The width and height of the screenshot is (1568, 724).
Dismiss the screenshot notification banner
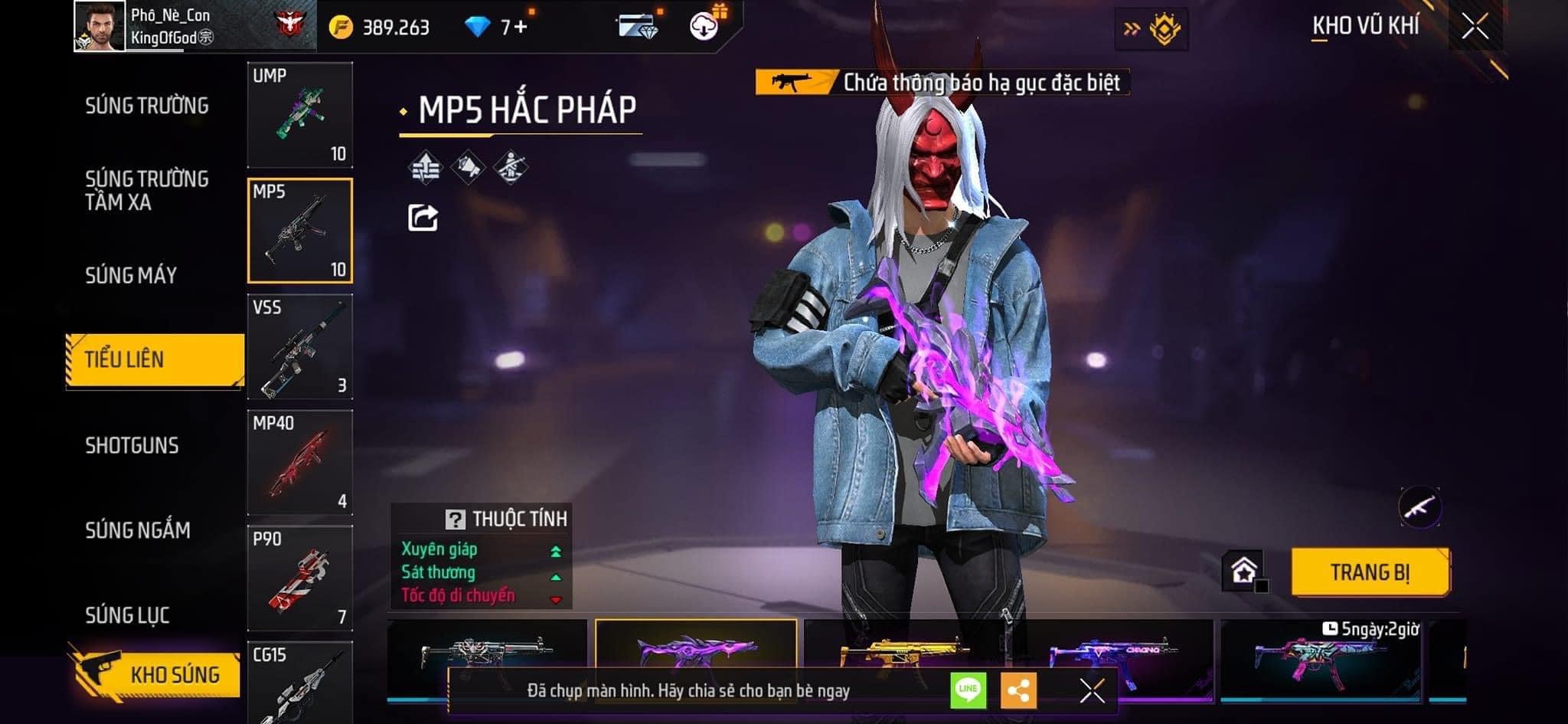coord(1092,690)
